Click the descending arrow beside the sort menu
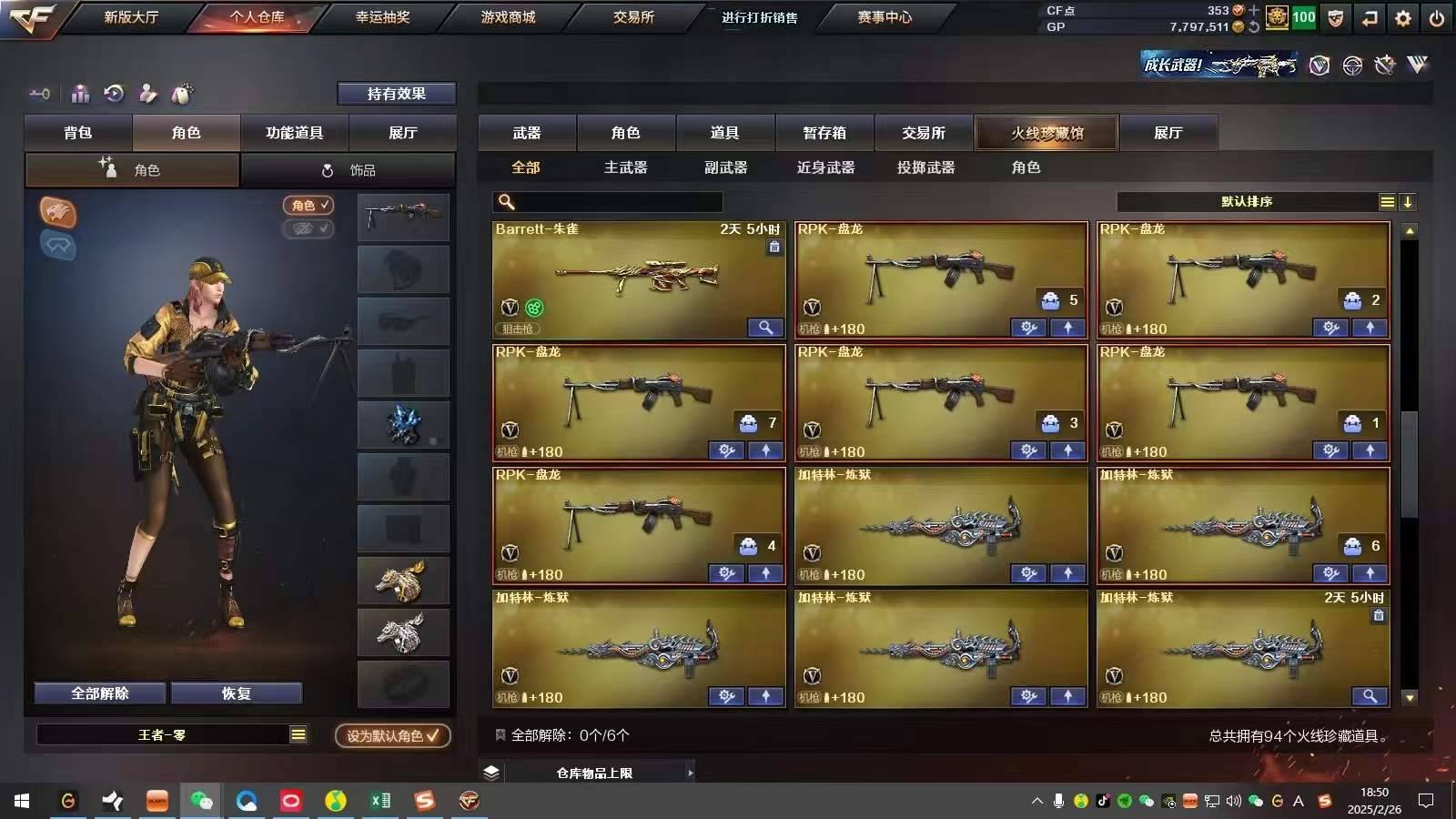This screenshot has width=1456, height=819. coord(1409,201)
